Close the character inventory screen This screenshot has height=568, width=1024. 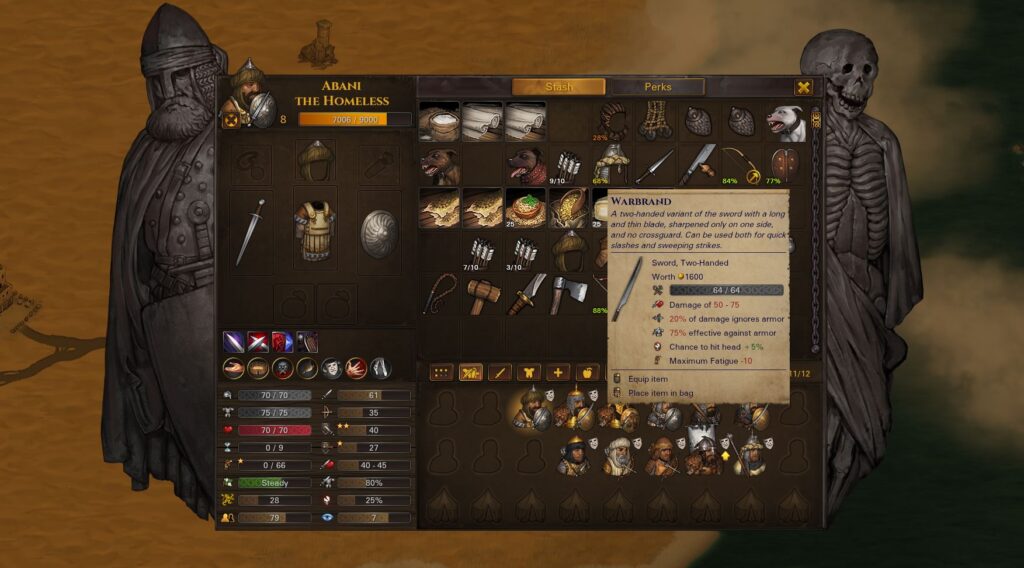[x=803, y=88]
